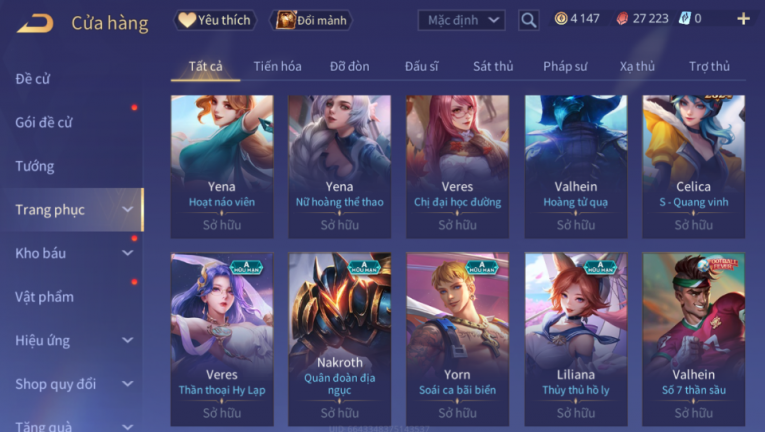This screenshot has width=765, height=432.
Task: Expand the Shop quy đổi menu
Action: point(72,384)
